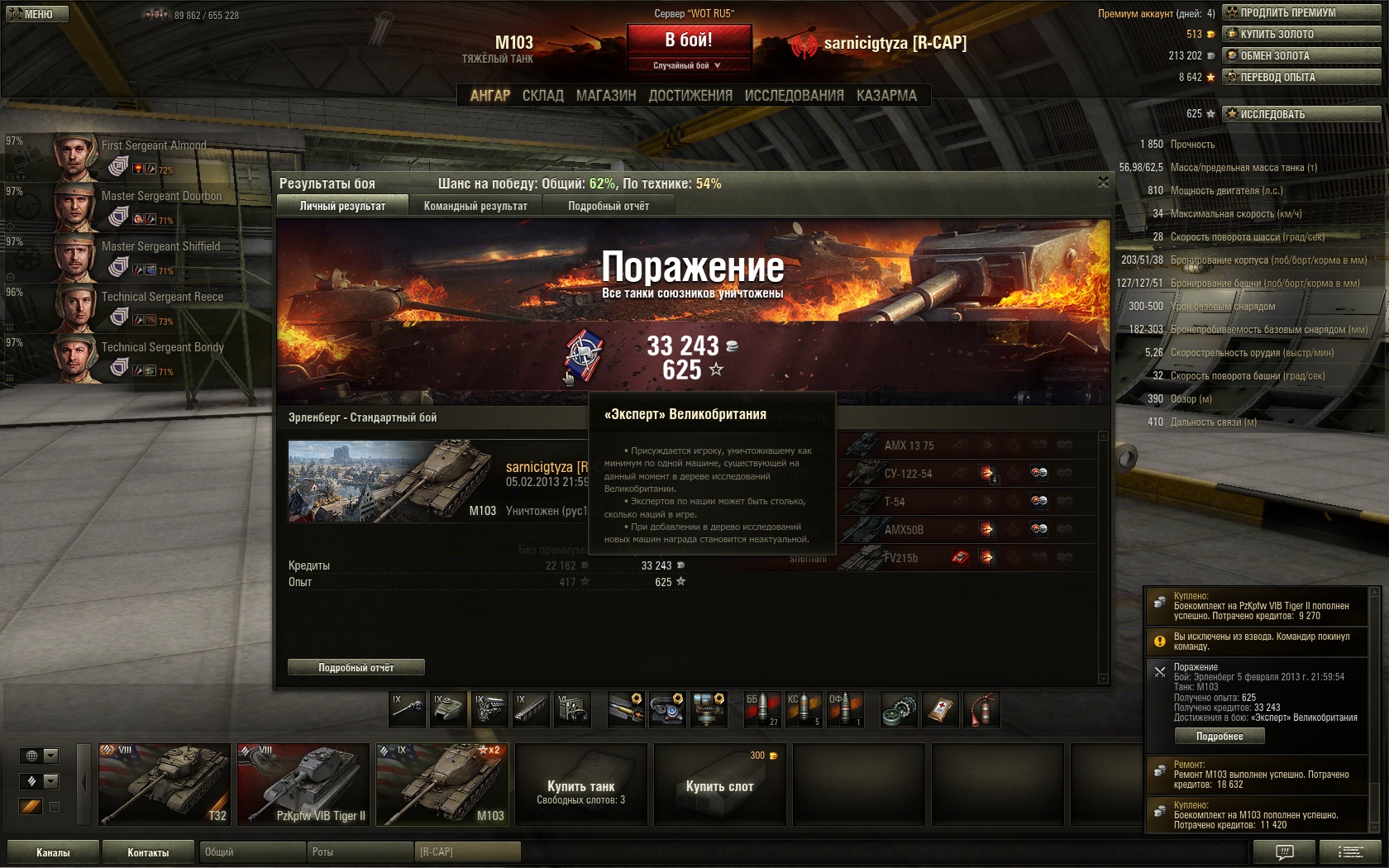Image resolution: width=1389 pixels, height=868 pixels.
Task: Click ПРОДЛИТЬ ПРЕМИУМ button
Action: 1301,12
